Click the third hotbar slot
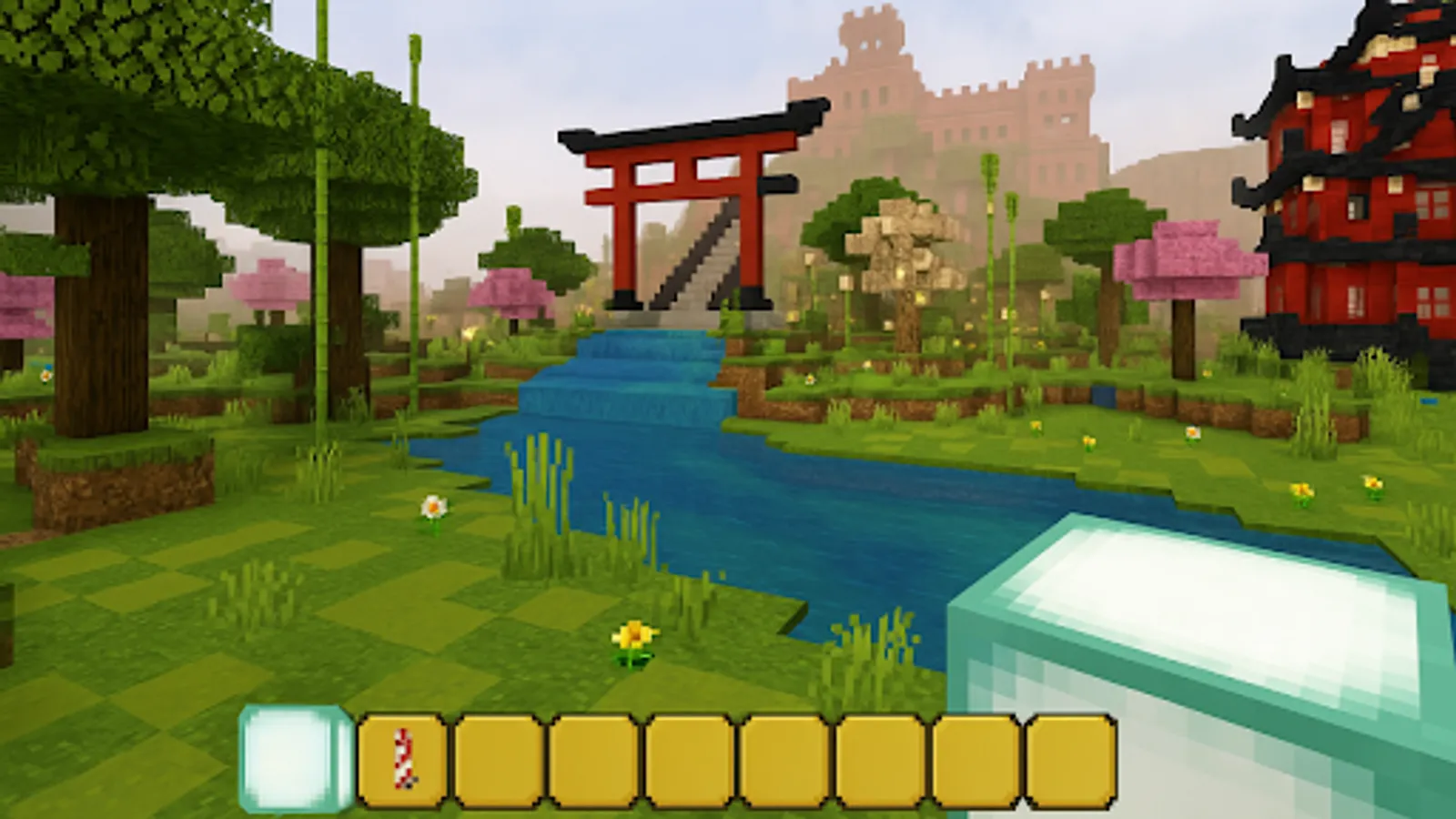This screenshot has width=1456, height=819. coord(499,757)
